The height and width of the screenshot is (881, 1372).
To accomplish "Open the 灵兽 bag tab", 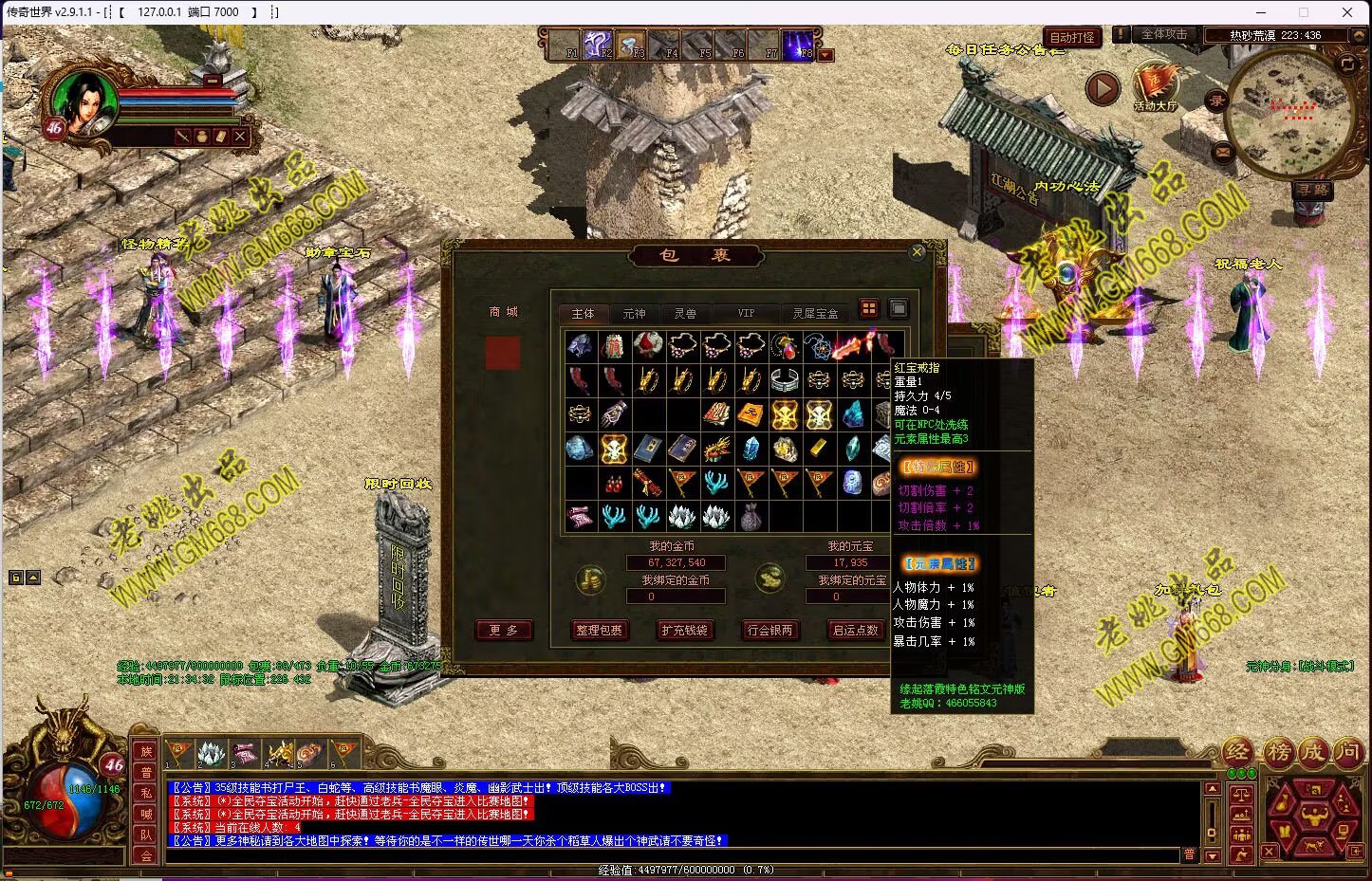I will (x=685, y=313).
